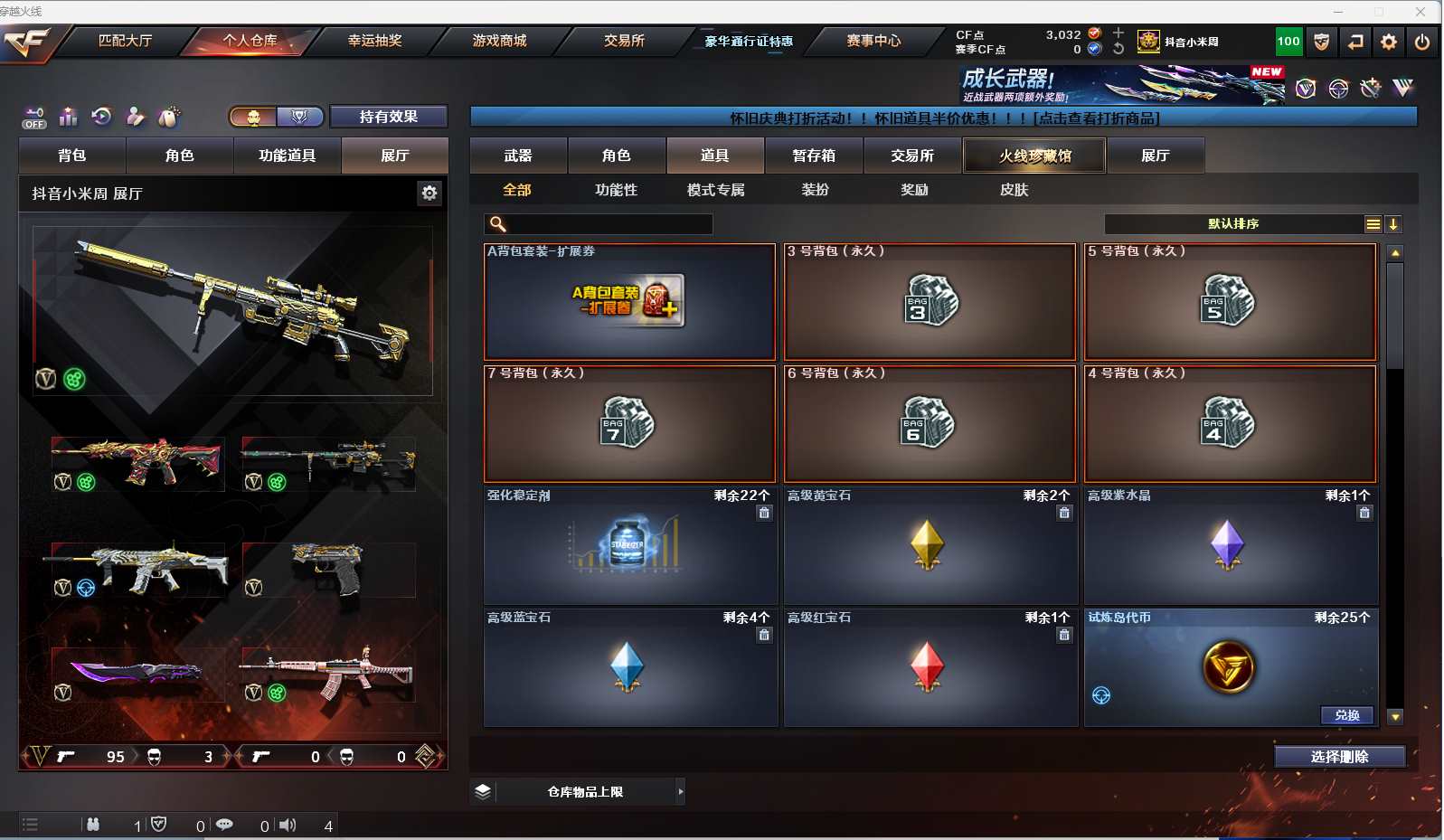1444x840 pixels.
Task: Open the 武器 weapons warehouse tab
Action: click(x=518, y=156)
